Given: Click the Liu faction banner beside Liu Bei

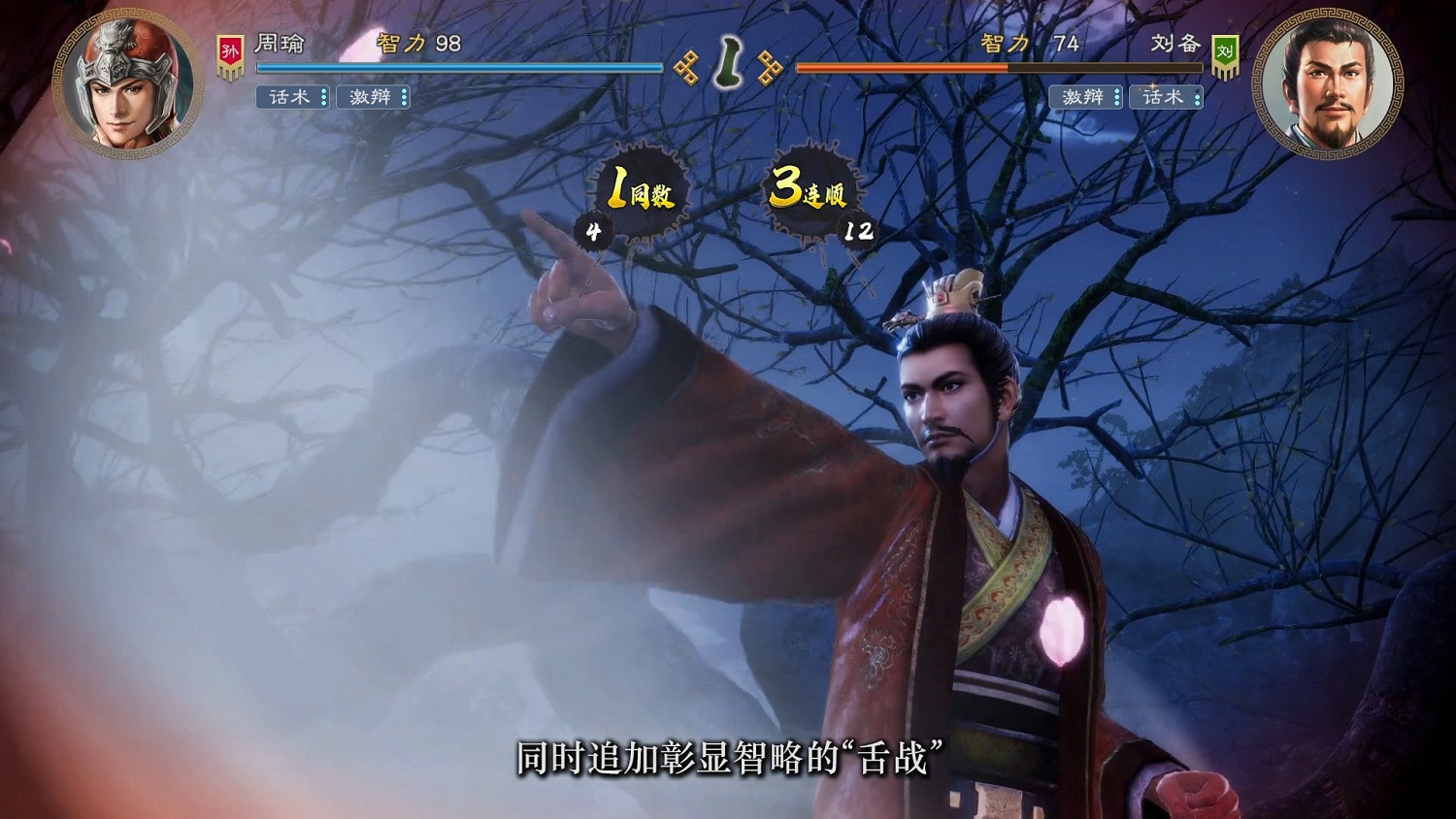Looking at the screenshot, I should pyautogui.click(x=1227, y=54).
